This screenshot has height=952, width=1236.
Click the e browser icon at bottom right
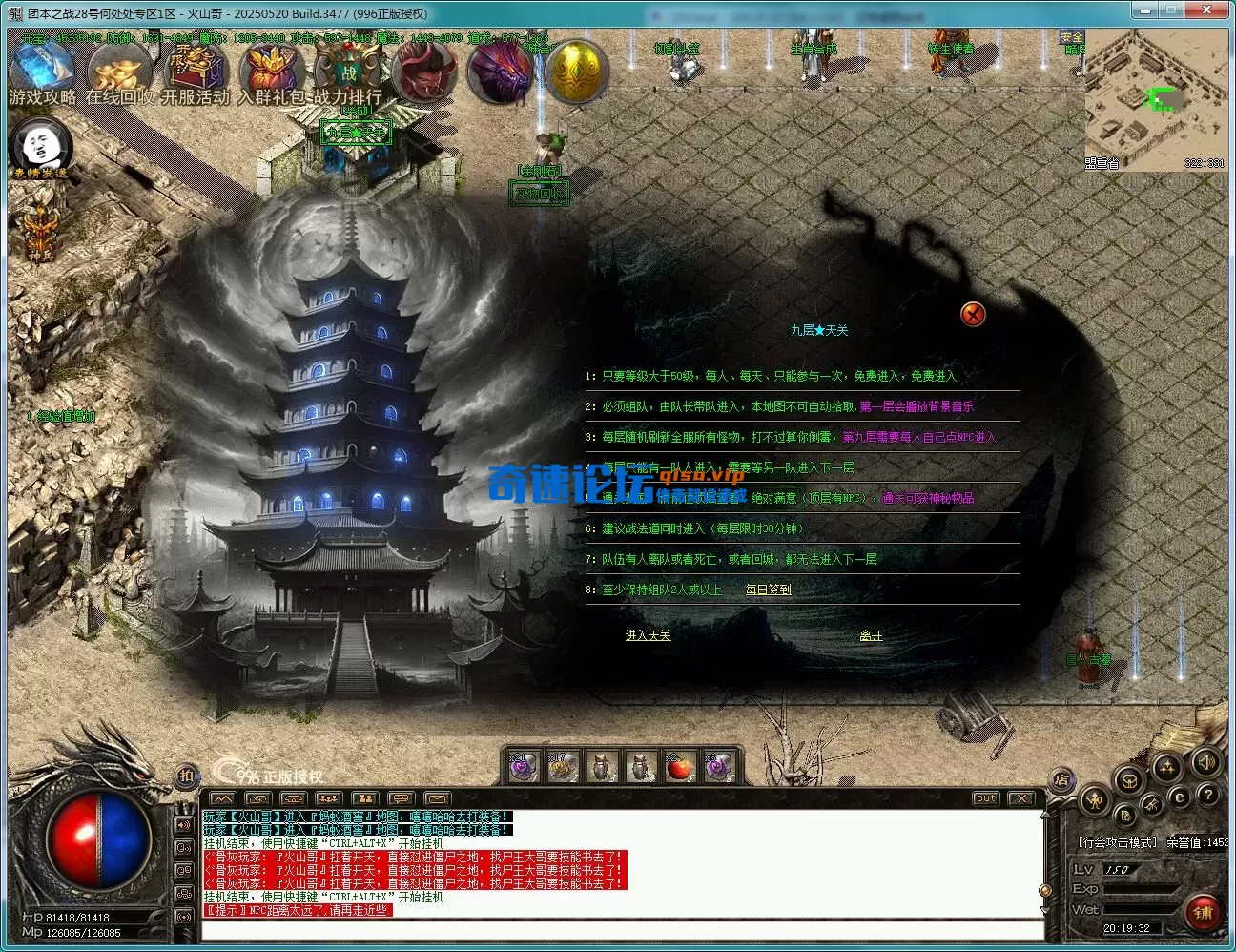pyautogui.click(x=1180, y=798)
